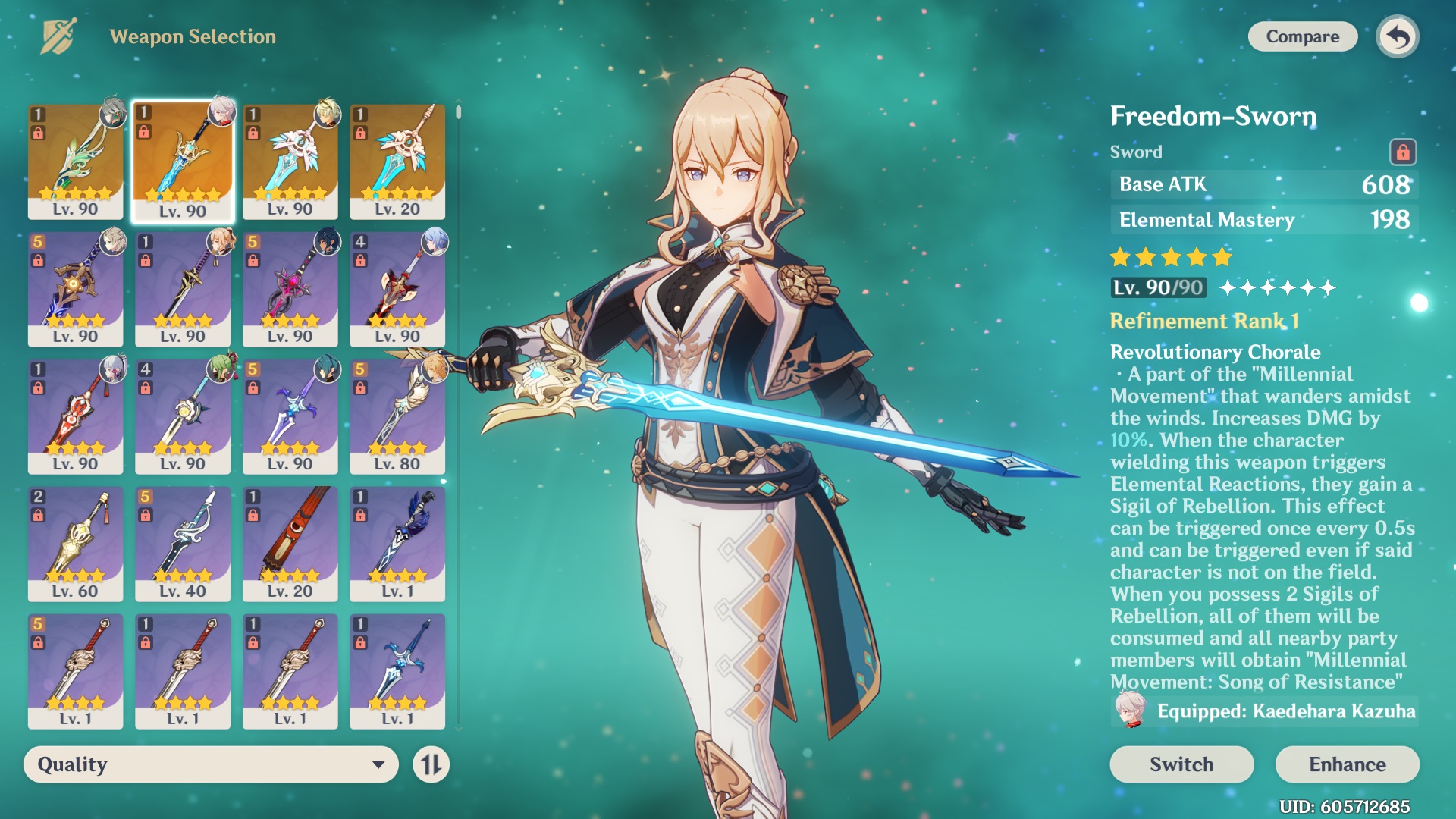Open the Quality sort dropdown
The height and width of the screenshot is (819, 1456).
pyautogui.click(x=211, y=764)
